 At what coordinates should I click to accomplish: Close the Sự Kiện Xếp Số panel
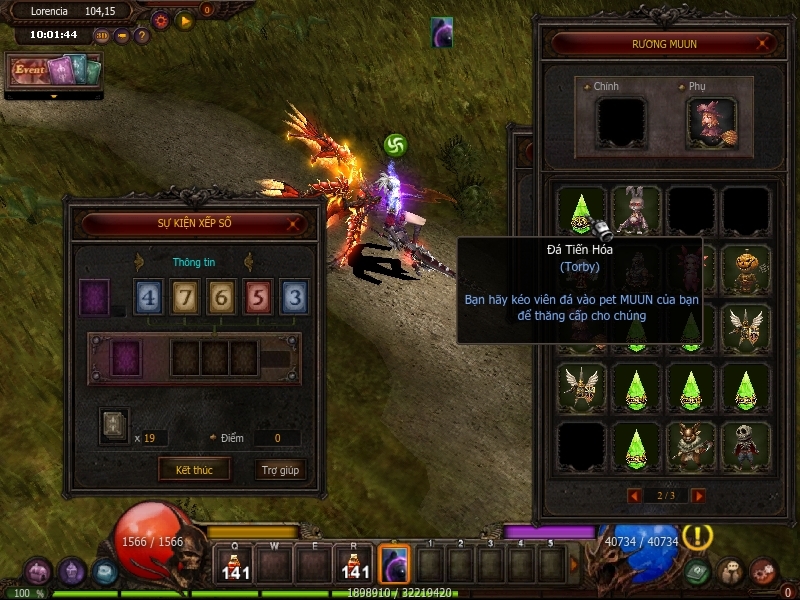tap(292, 224)
